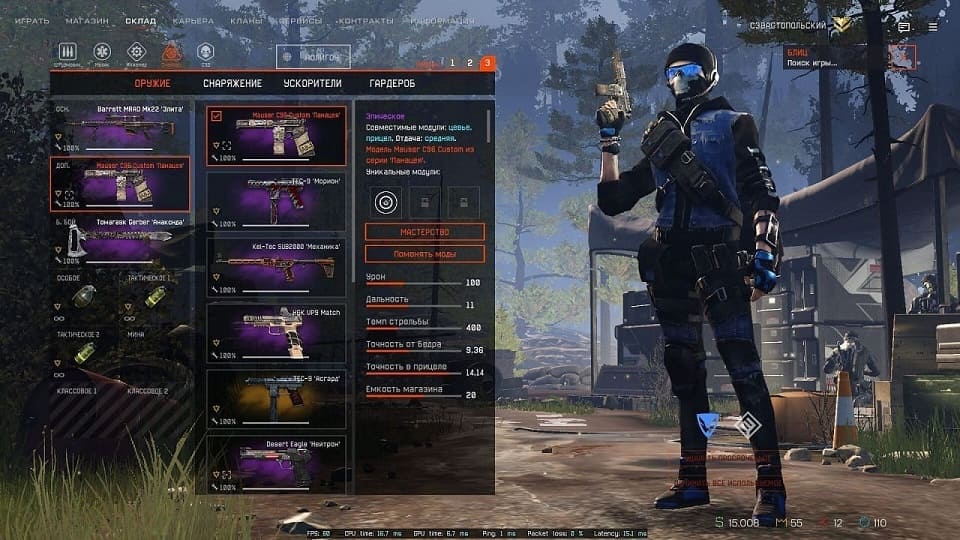This screenshot has width=960, height=540.
Task: Enter the ПОЛИГОН shooting range
Action: coord(313,57)
